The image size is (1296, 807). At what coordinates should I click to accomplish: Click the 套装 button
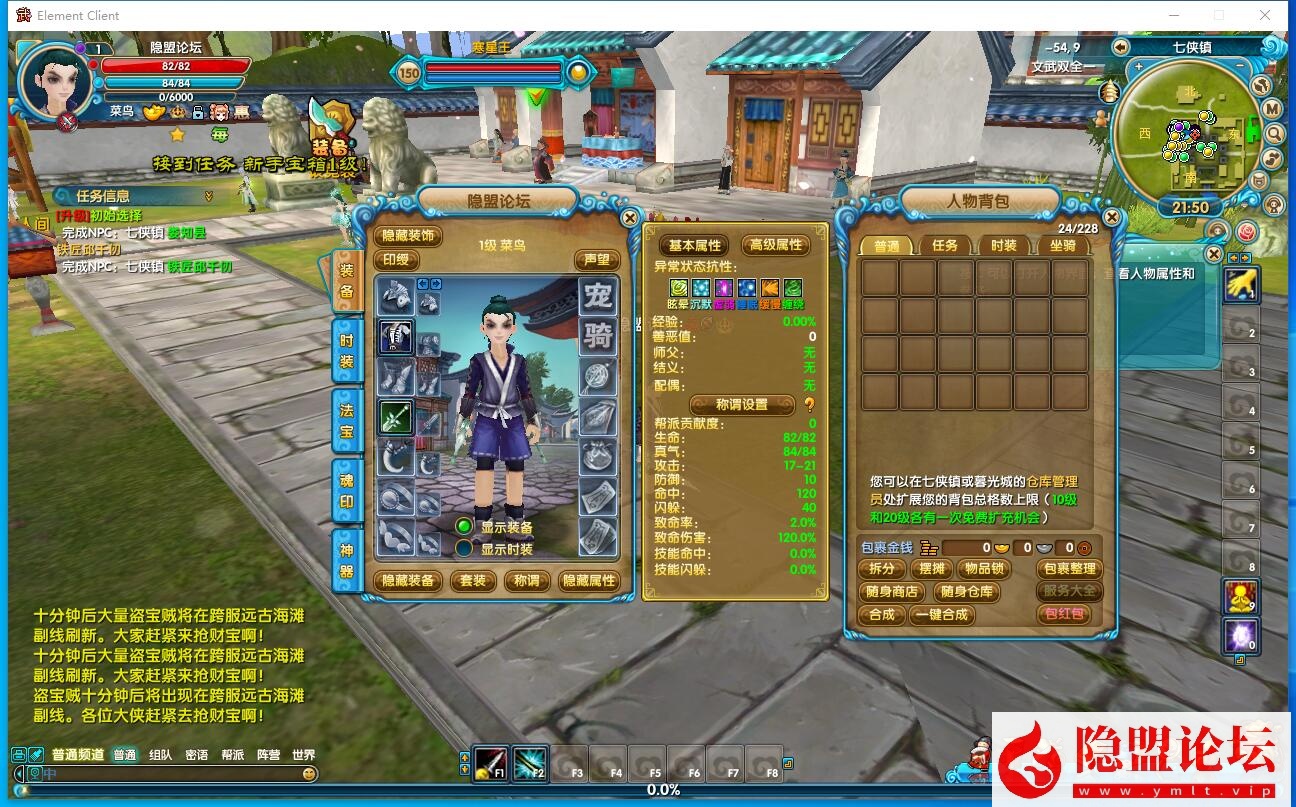click(x=472, y=581)
